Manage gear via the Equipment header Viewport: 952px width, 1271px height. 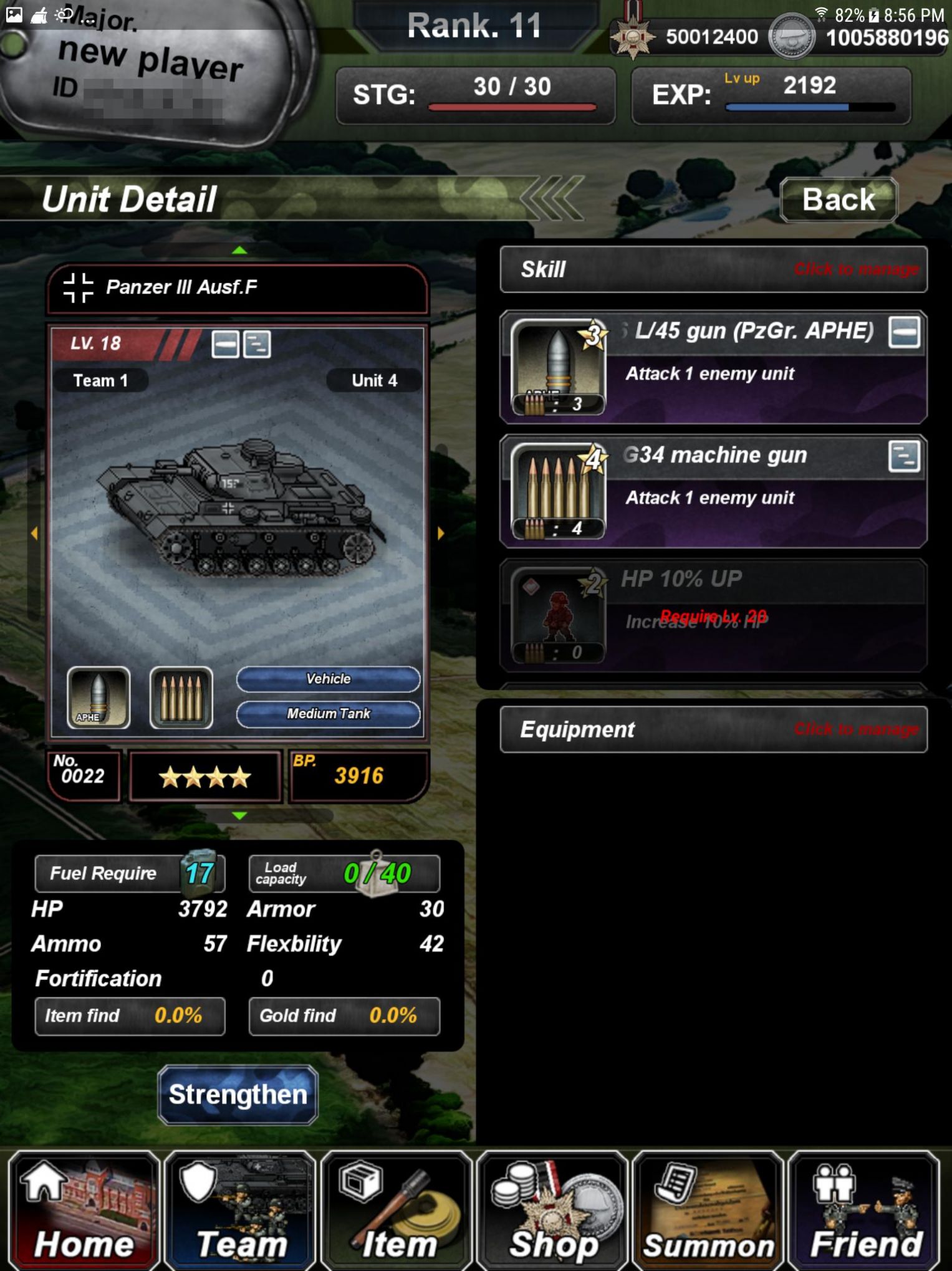tap(713, 729)
